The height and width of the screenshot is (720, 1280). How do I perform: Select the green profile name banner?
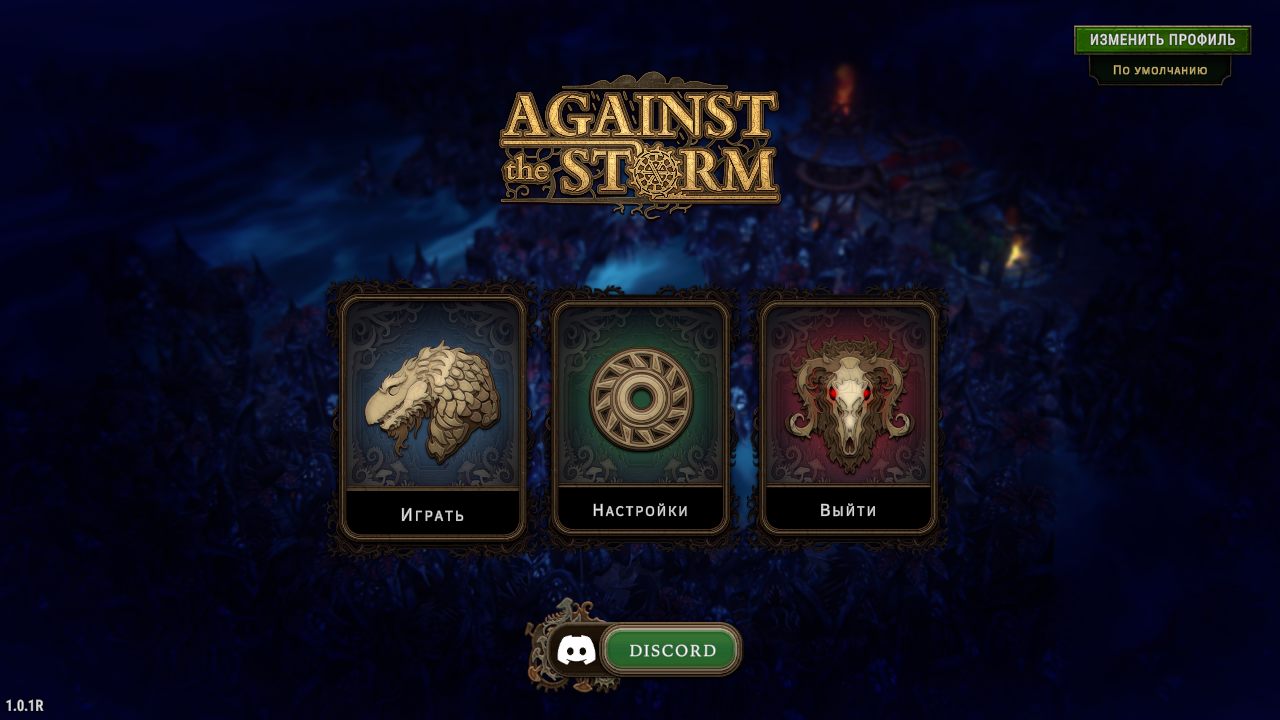1160,39
